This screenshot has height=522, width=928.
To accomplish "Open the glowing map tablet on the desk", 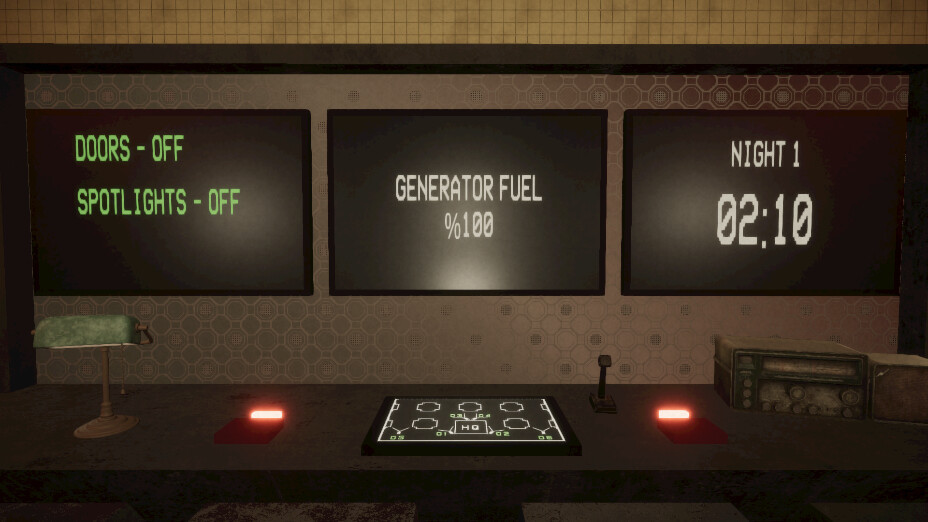I will click(471, 423).
